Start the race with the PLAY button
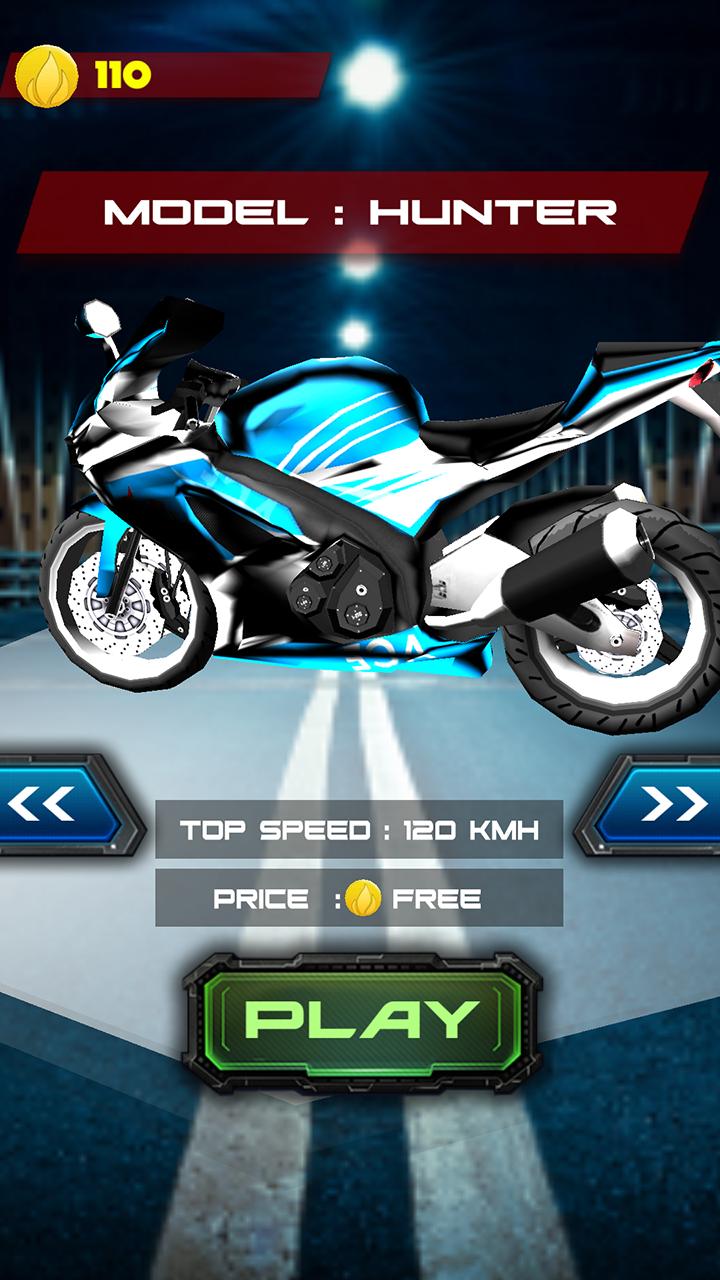Screen dimensions: 720x1280 pos(361,1022)
